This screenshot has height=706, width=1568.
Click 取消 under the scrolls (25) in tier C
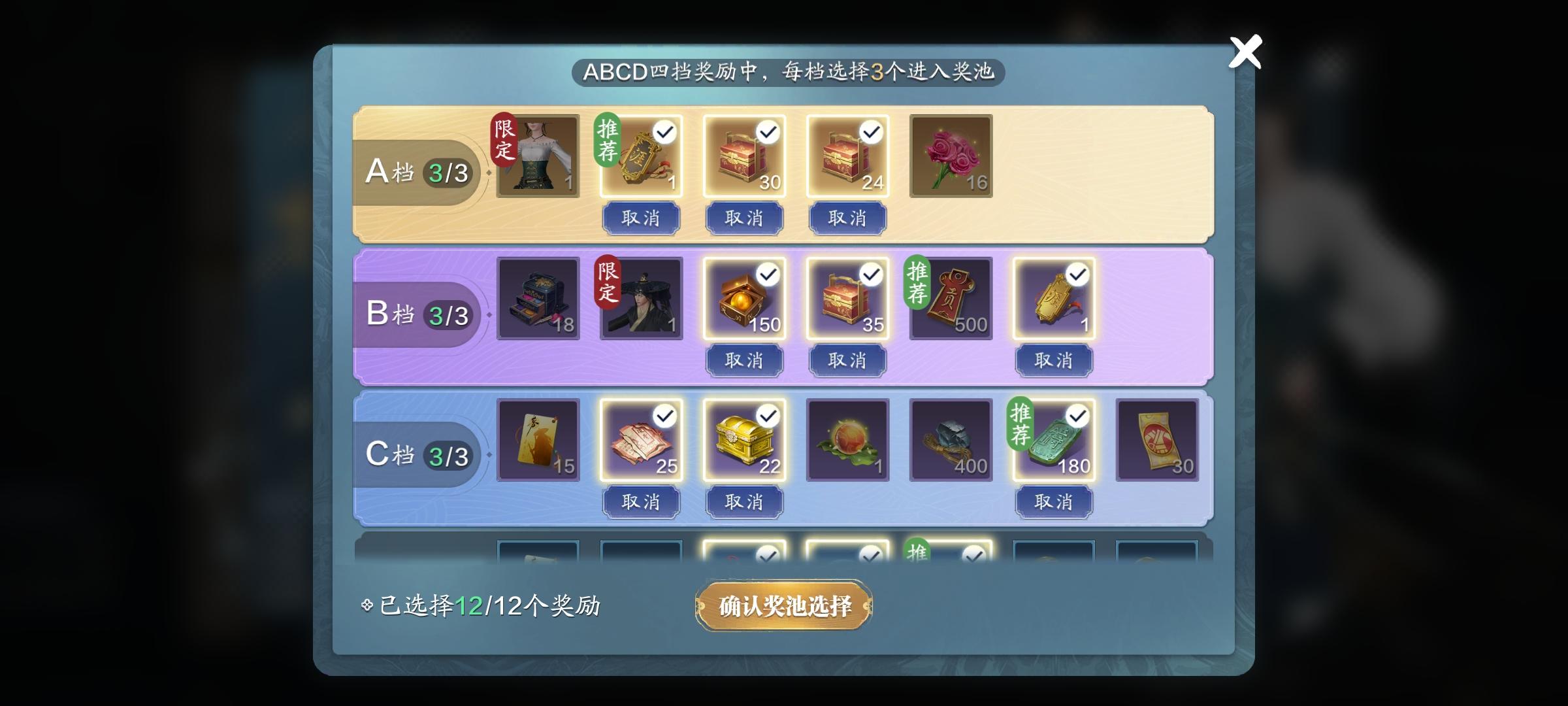coord(641,501)
